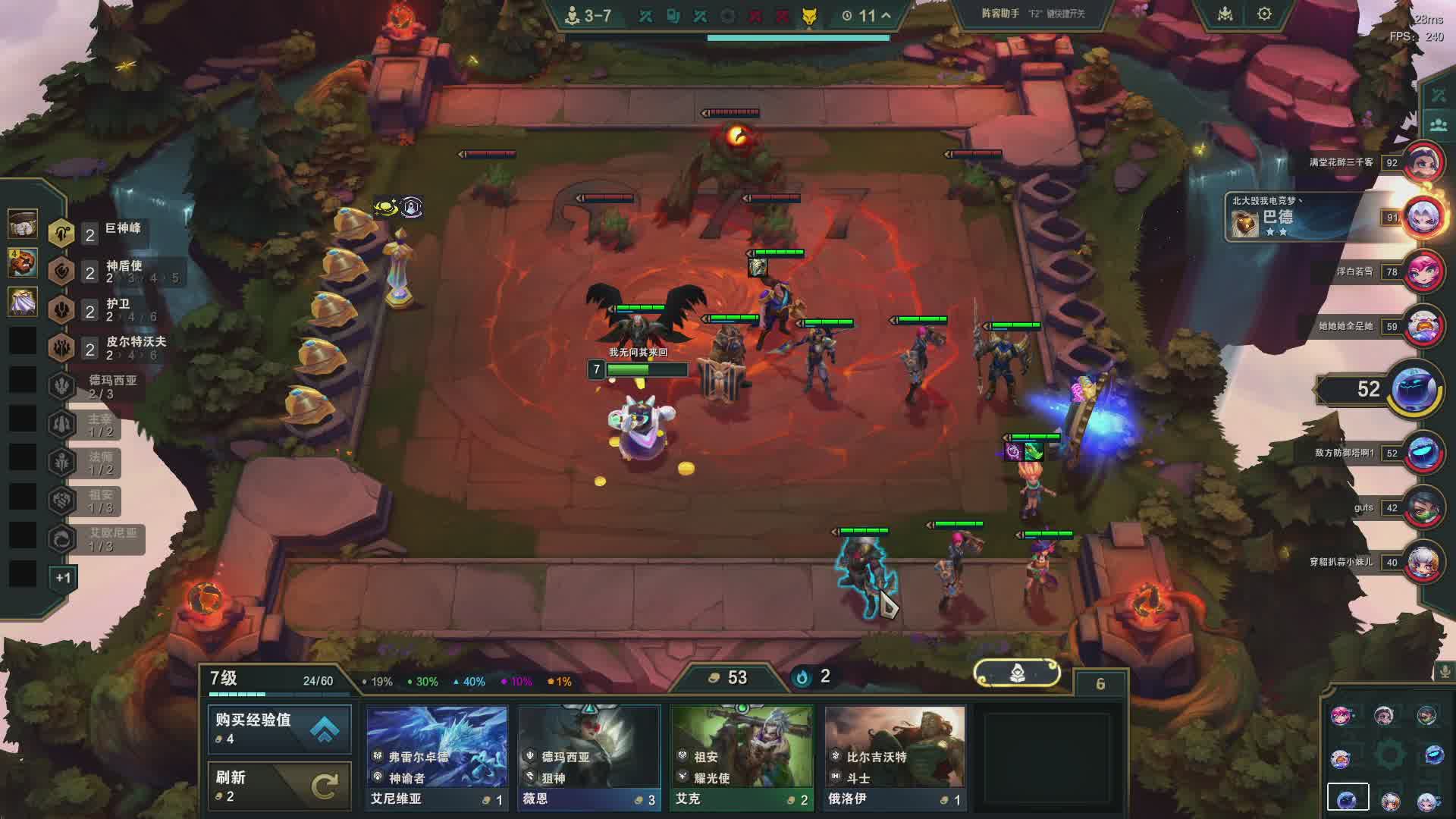Buy 俄洛伊 champion card for 1 gold

pos(895,758)
